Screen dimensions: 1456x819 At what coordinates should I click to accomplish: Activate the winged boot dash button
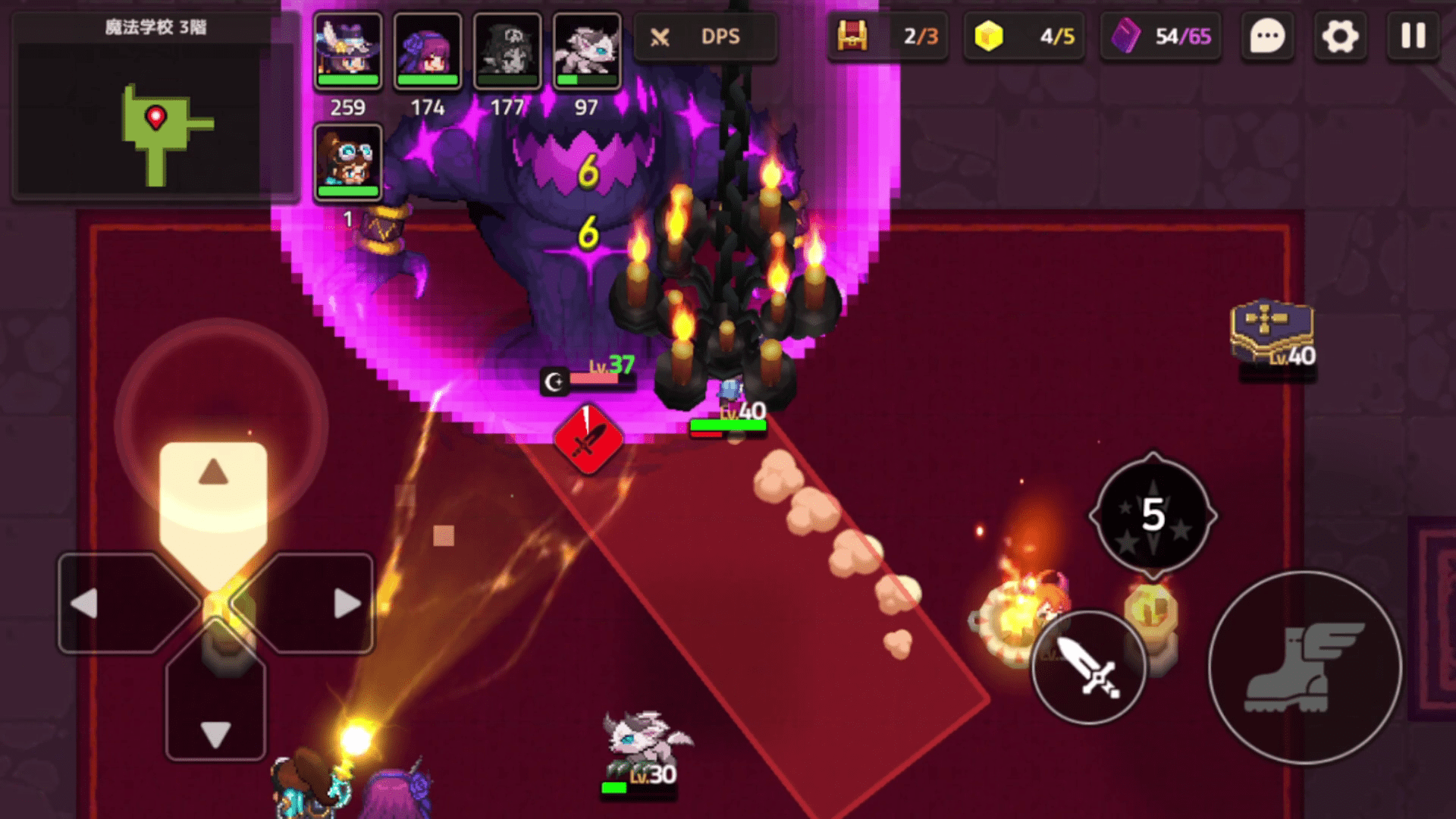(x=1304, y=667)
